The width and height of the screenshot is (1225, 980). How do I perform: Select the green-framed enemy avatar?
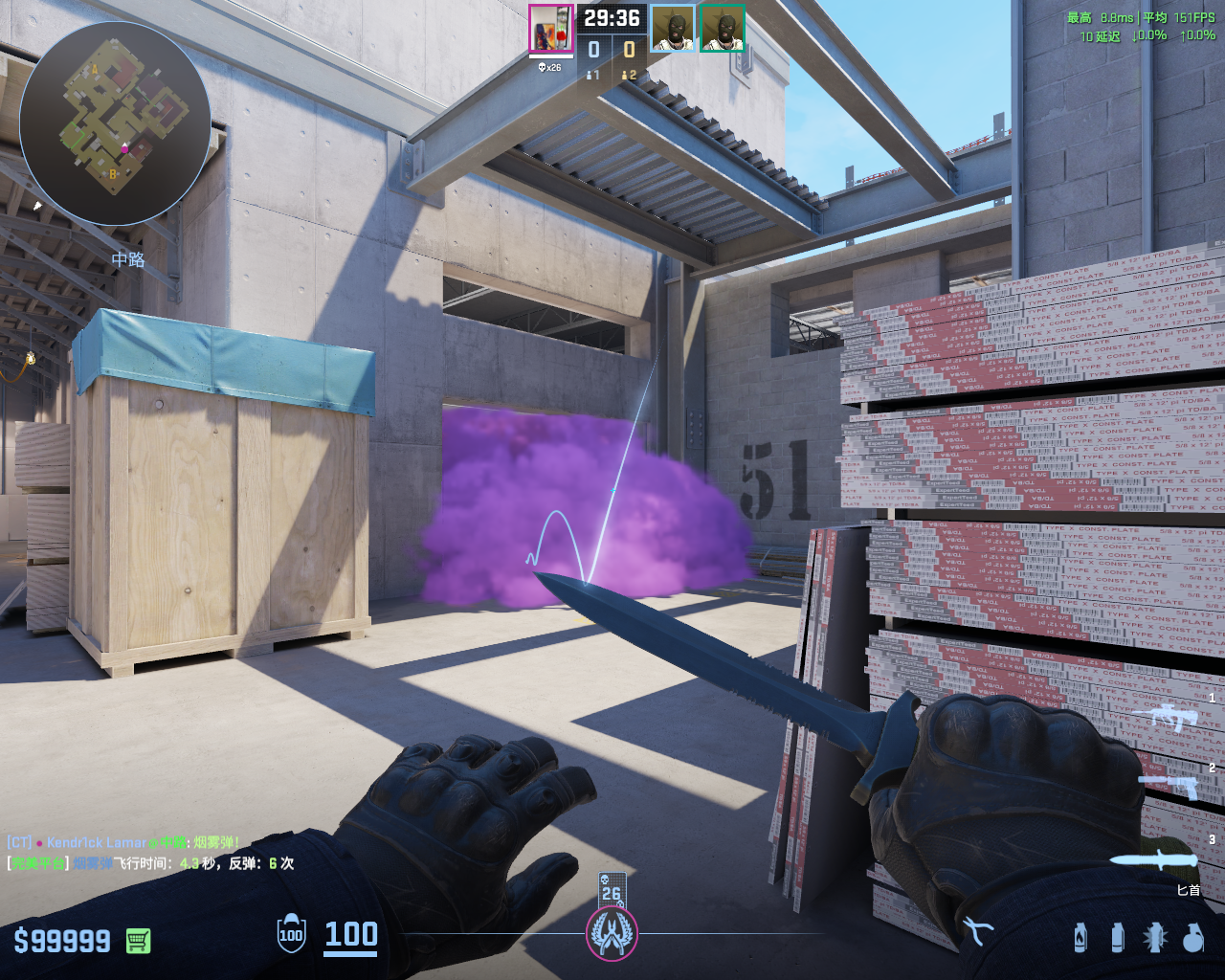[723, 29]
